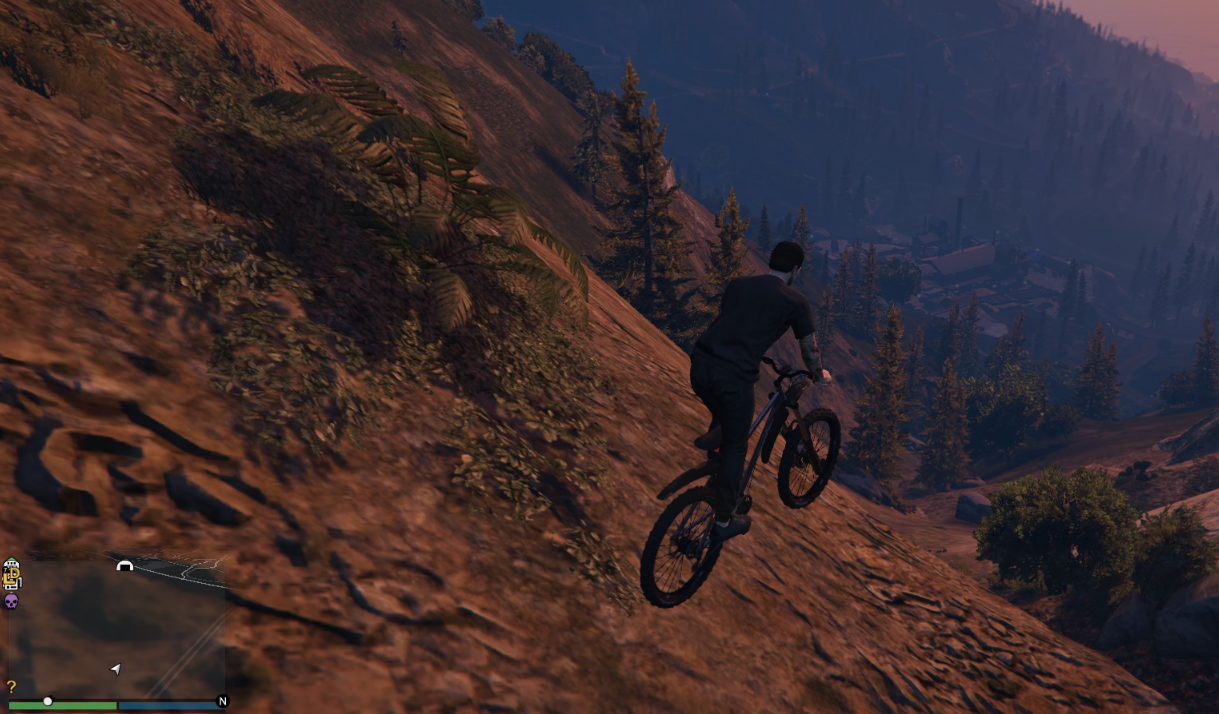The image size is (1219, 714).
Task: Select the white player arrow on minimap
Action: [x=115, y=669]
